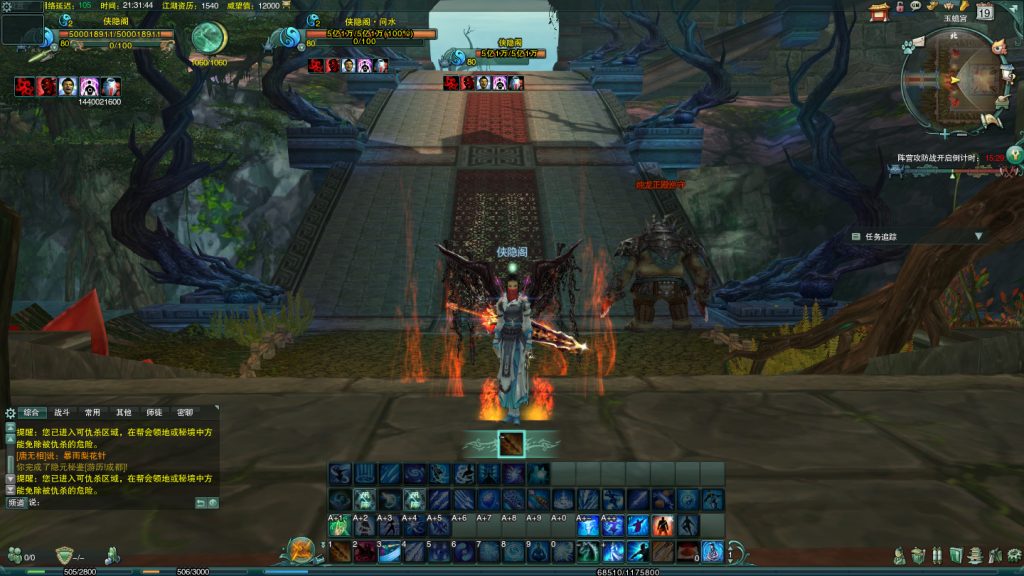Screen dimensions: 1024x576
Task: Click the 频道 channel selector button
Action: click(17, 502)
